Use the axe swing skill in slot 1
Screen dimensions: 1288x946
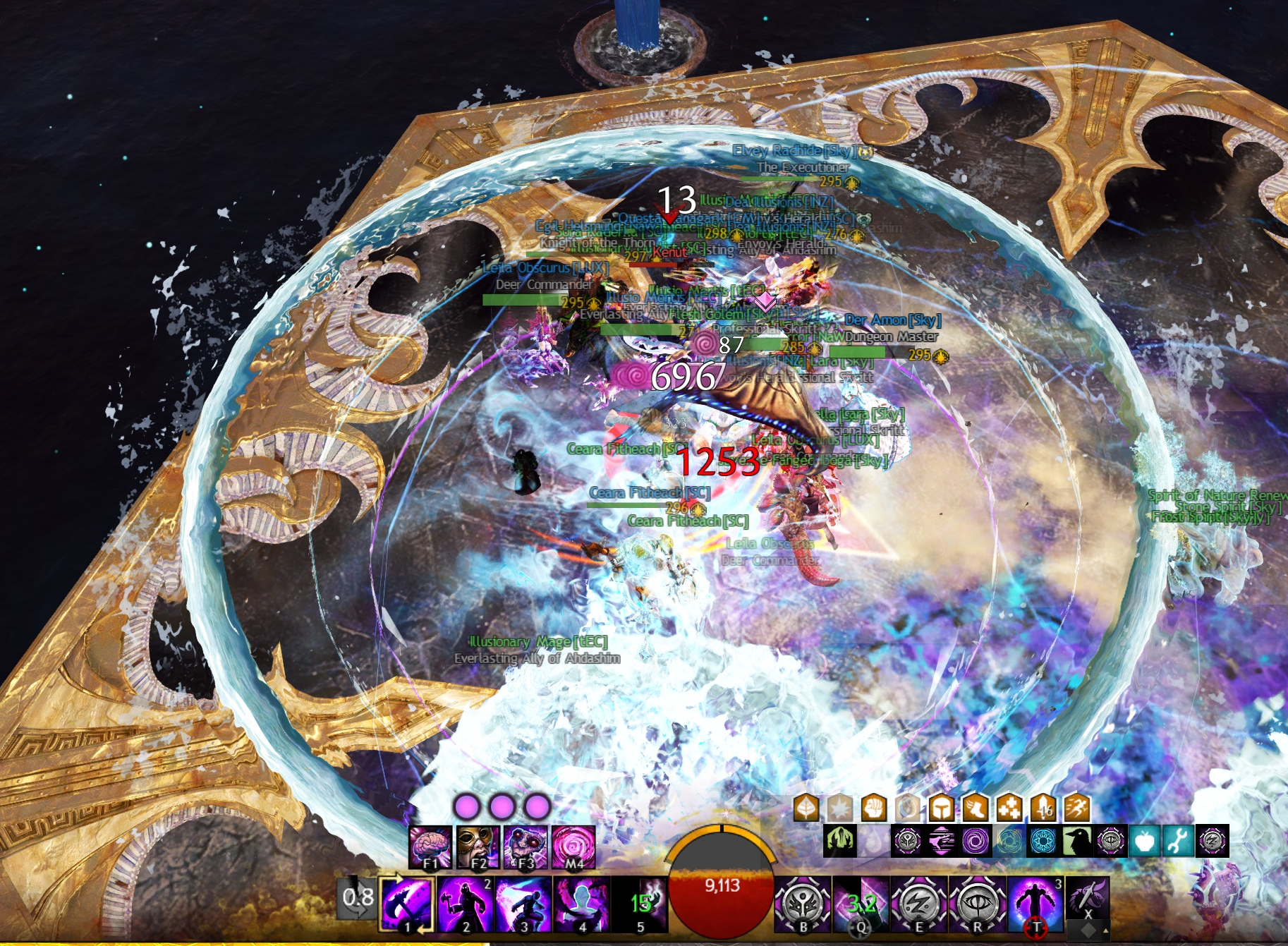tap(407, 904)
